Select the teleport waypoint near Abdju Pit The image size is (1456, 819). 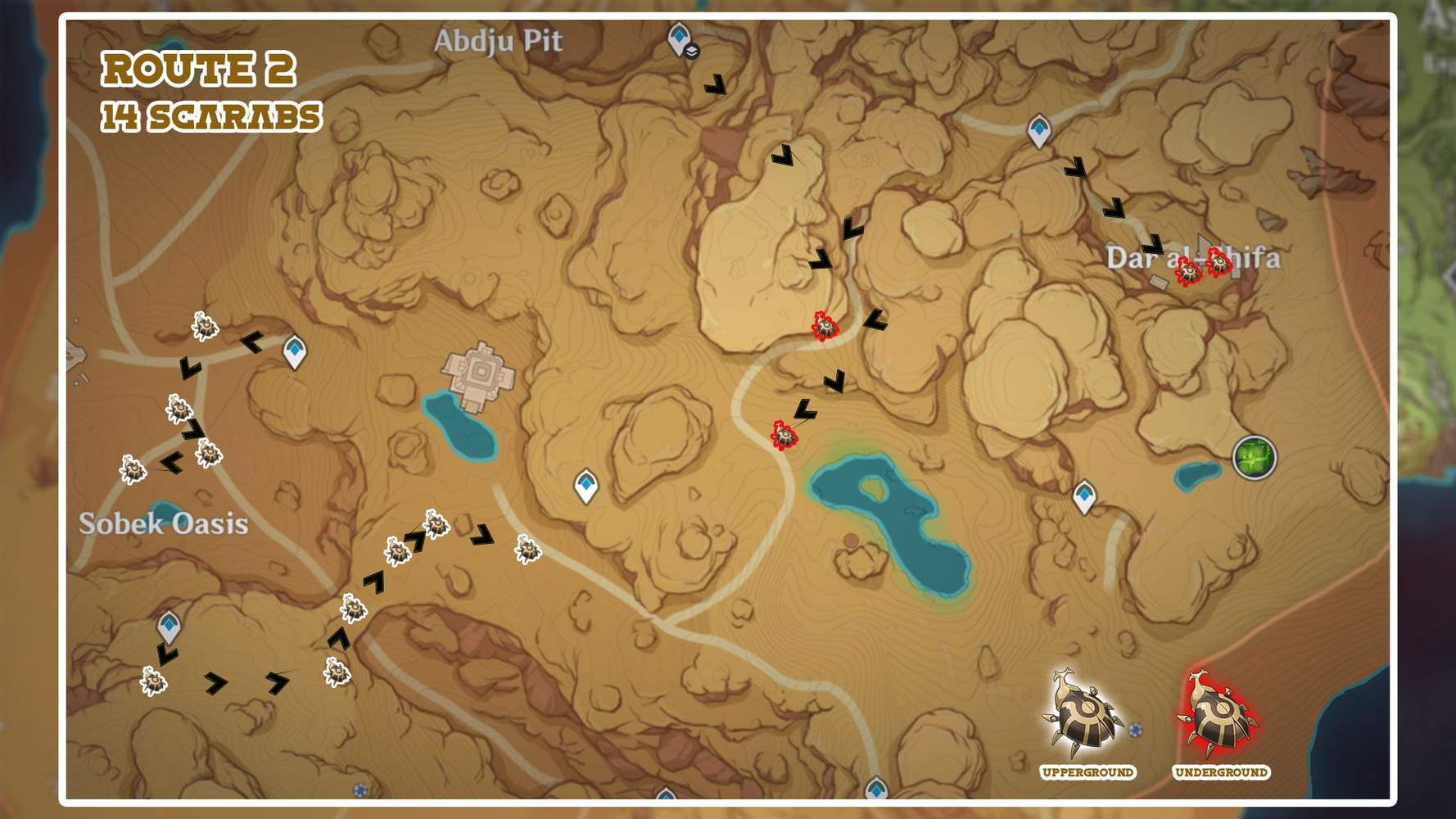click(x=678, y=37)
